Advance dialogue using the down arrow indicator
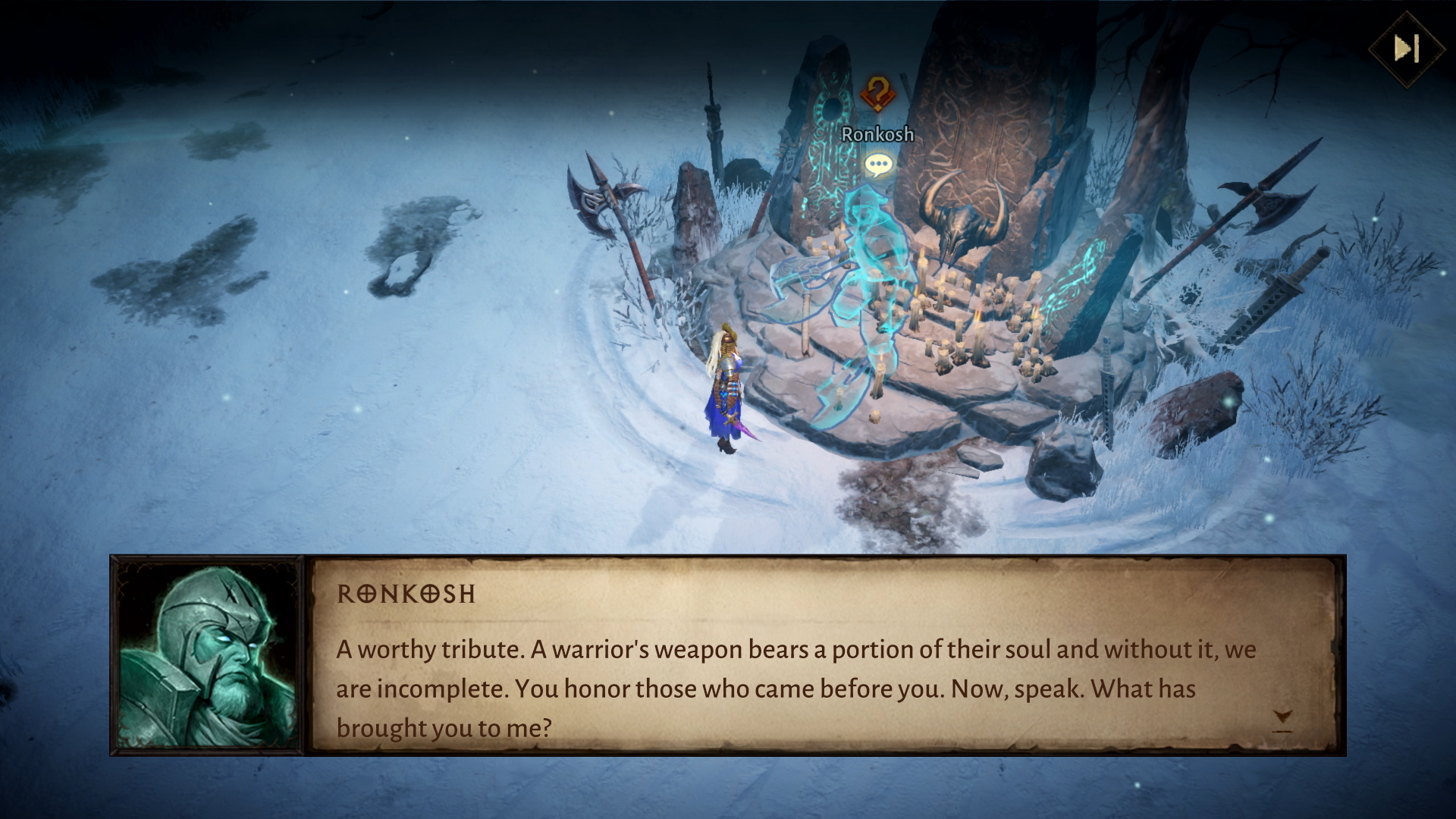The image size is (1456, 819). (x=1282, y=720)
